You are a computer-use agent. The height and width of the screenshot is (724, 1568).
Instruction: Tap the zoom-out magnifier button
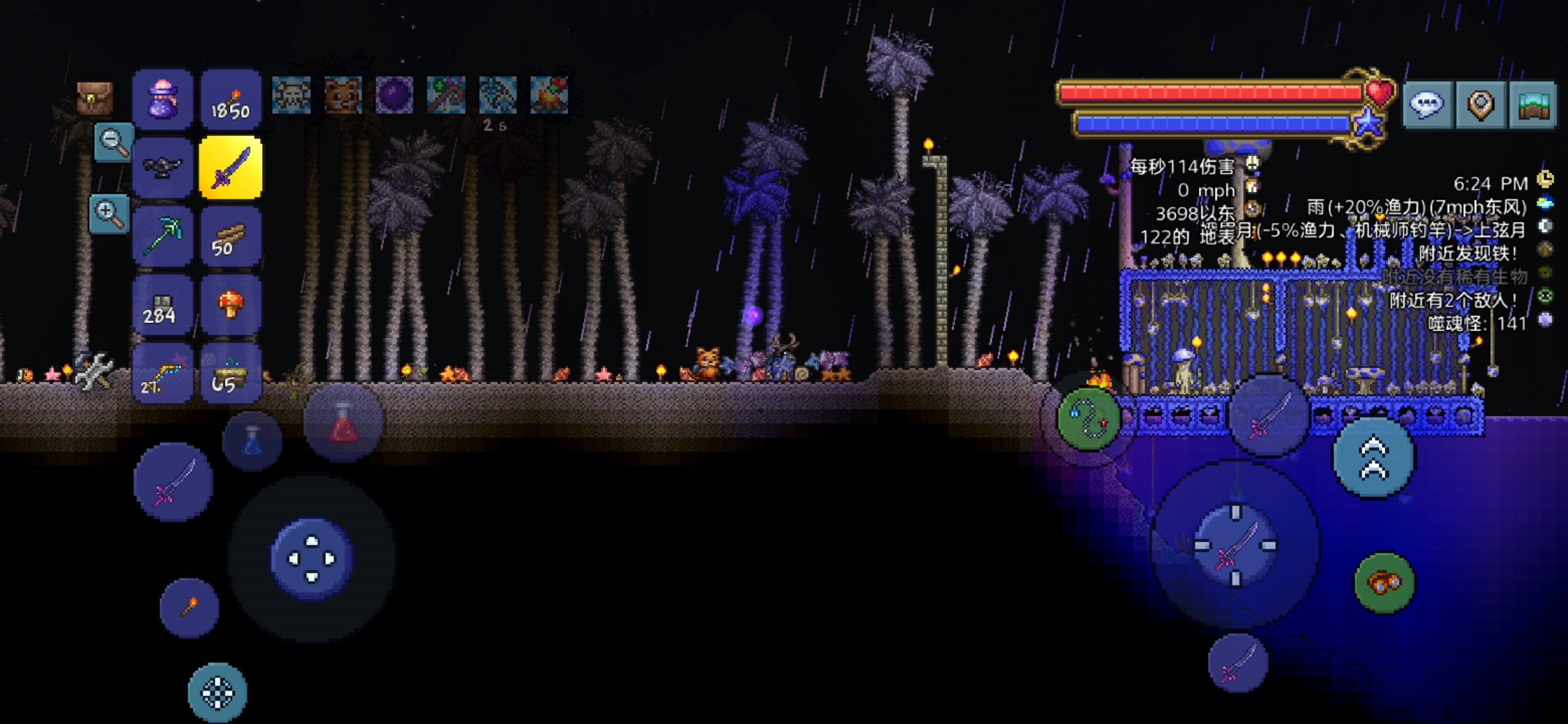click(113, 142)
